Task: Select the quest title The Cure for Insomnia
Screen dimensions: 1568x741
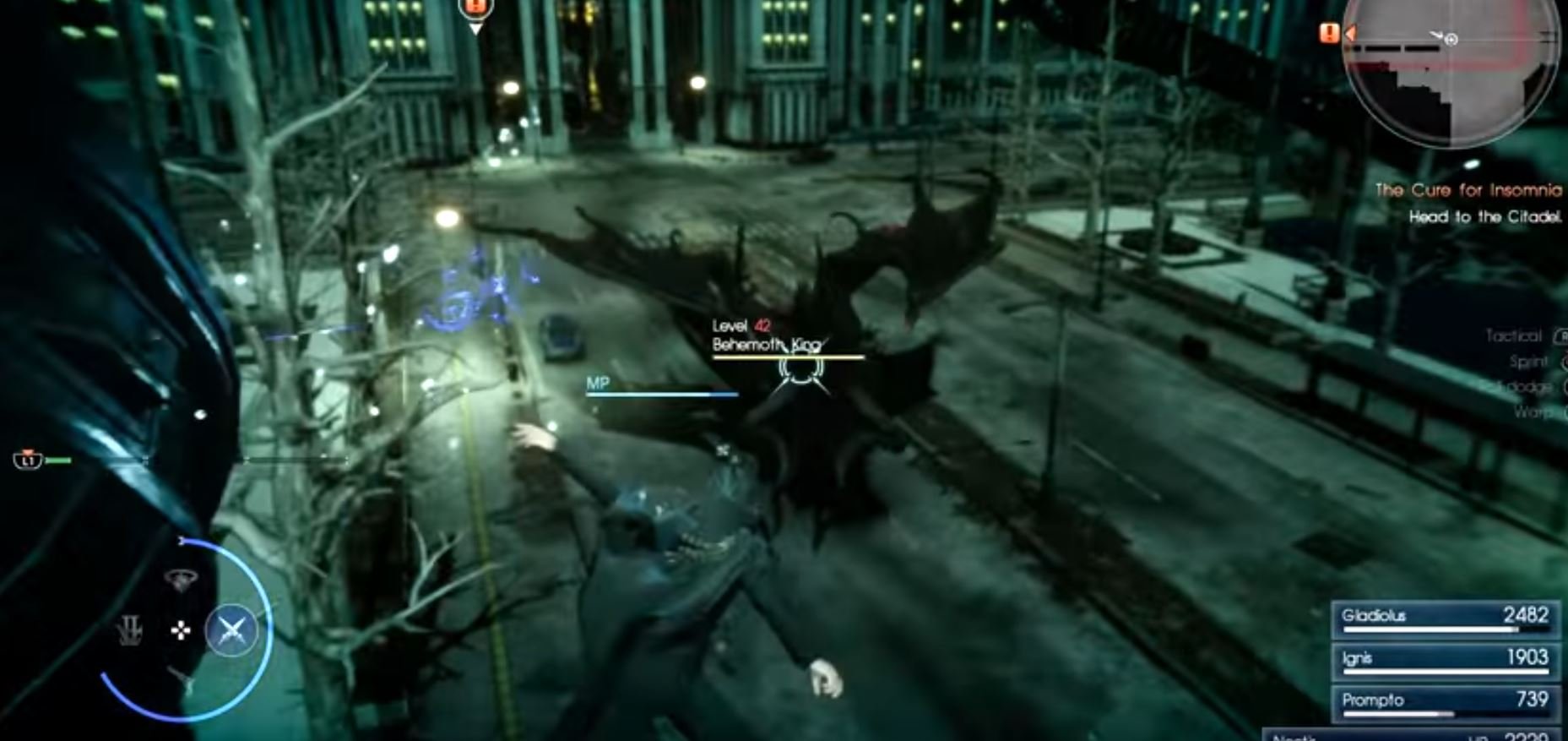Action: [x=1469, y=189]
